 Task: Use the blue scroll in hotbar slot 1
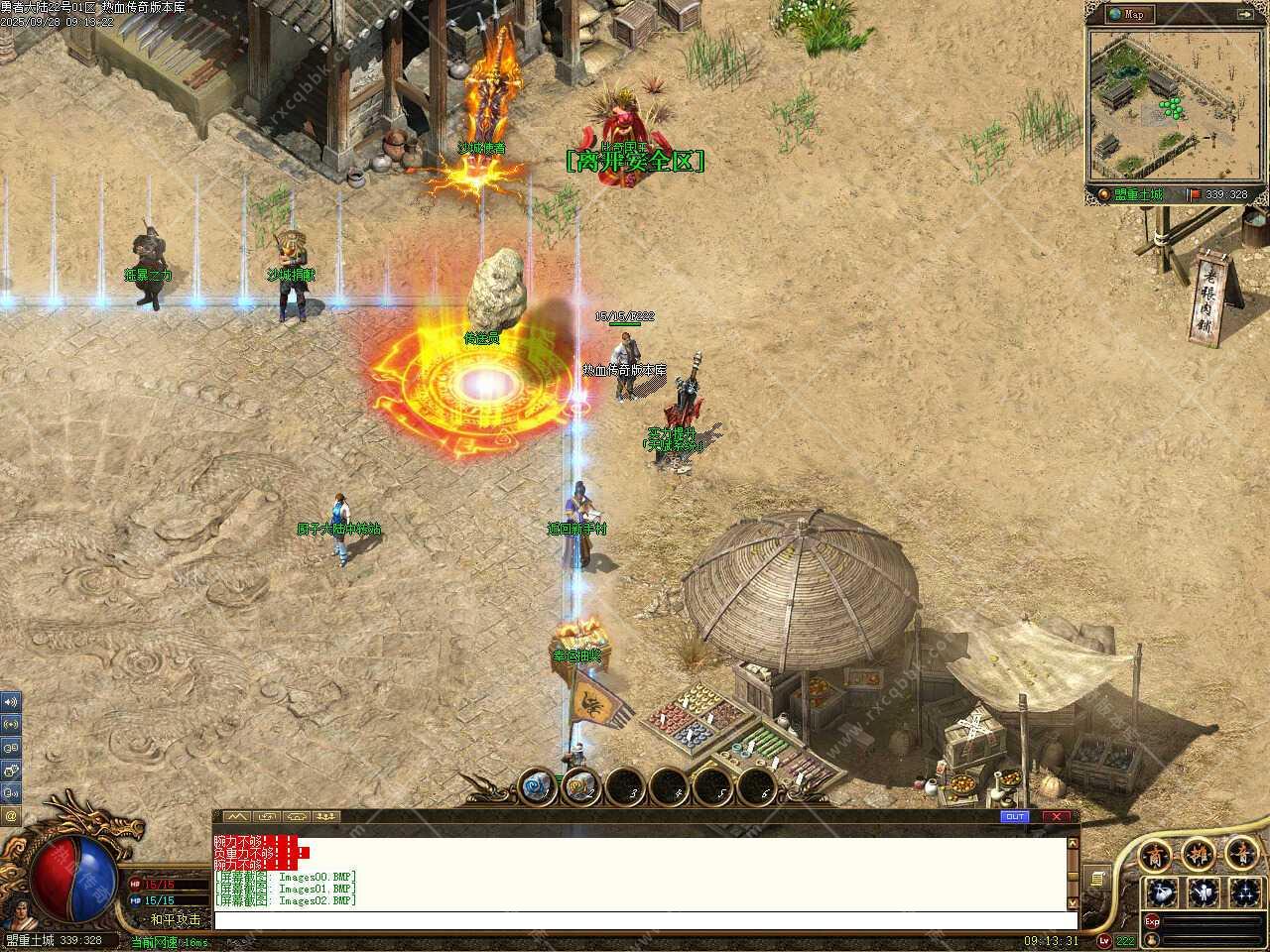(x=537, y=788)
